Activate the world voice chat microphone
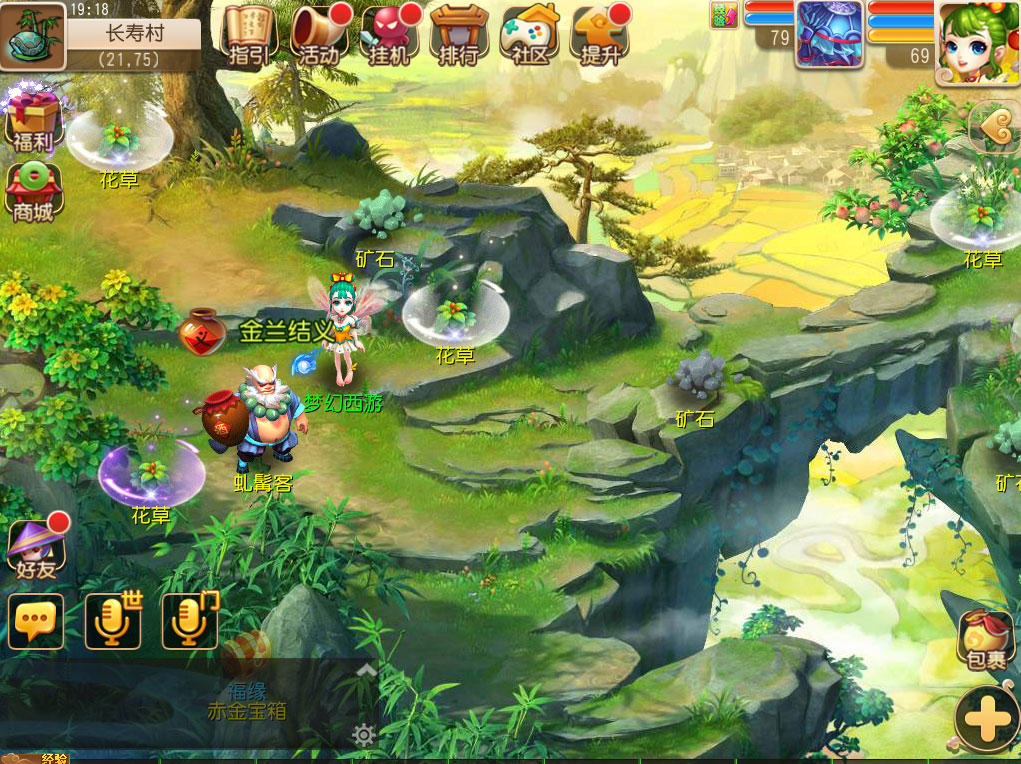1021x764 pixels. 112,621
